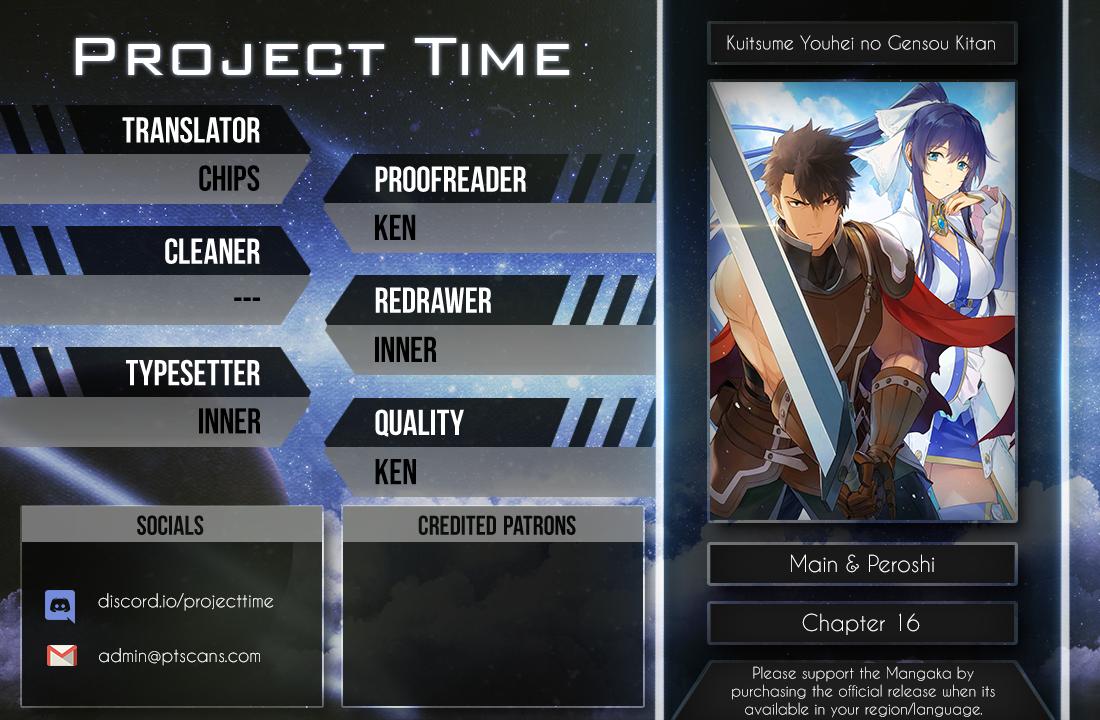Open the discord.io/projecttime link
Viewport: 1100px width, 720px height.
[x=185, y=602]
